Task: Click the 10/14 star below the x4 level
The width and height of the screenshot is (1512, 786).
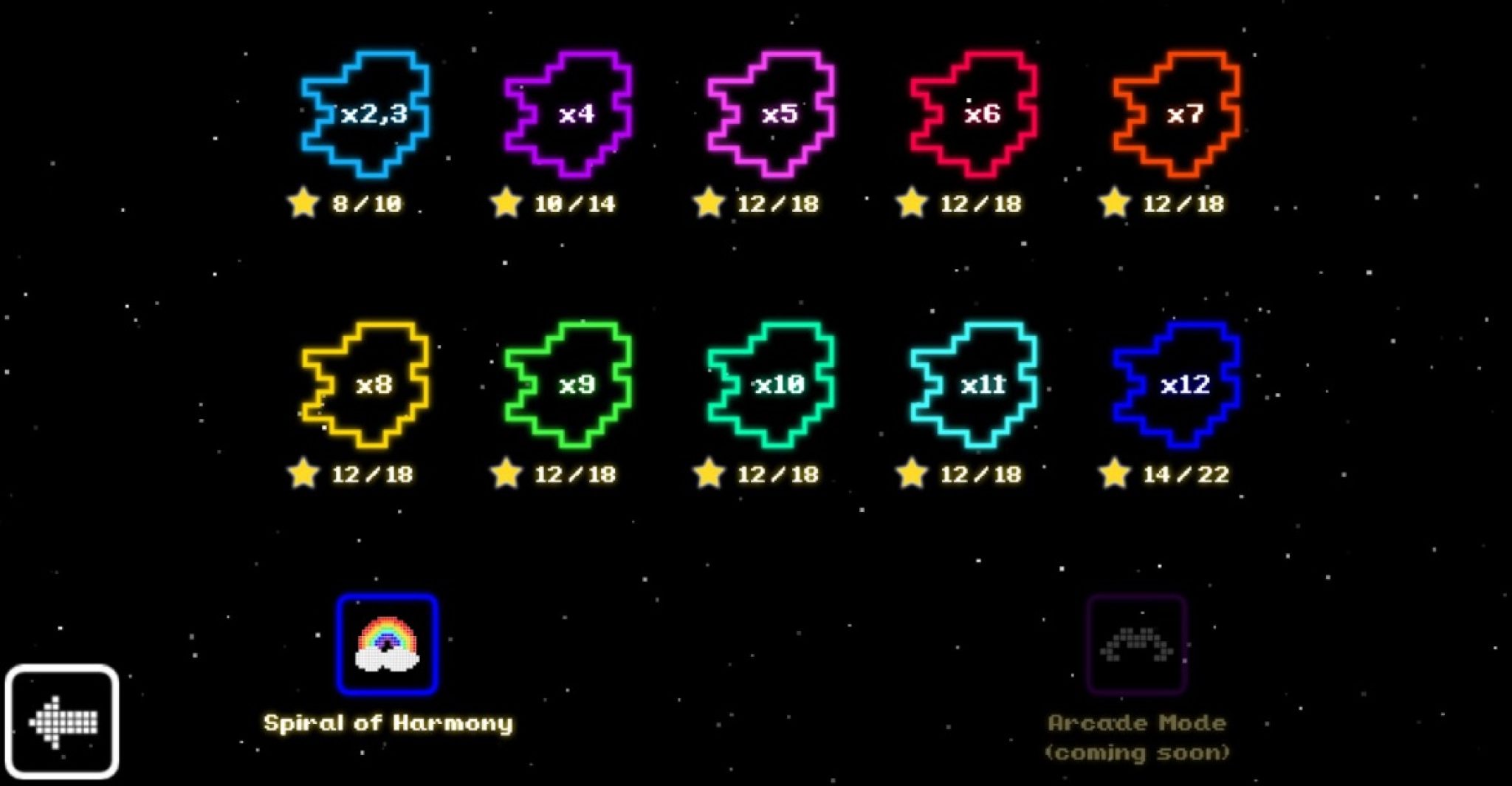Action: (x=506, y=201)
